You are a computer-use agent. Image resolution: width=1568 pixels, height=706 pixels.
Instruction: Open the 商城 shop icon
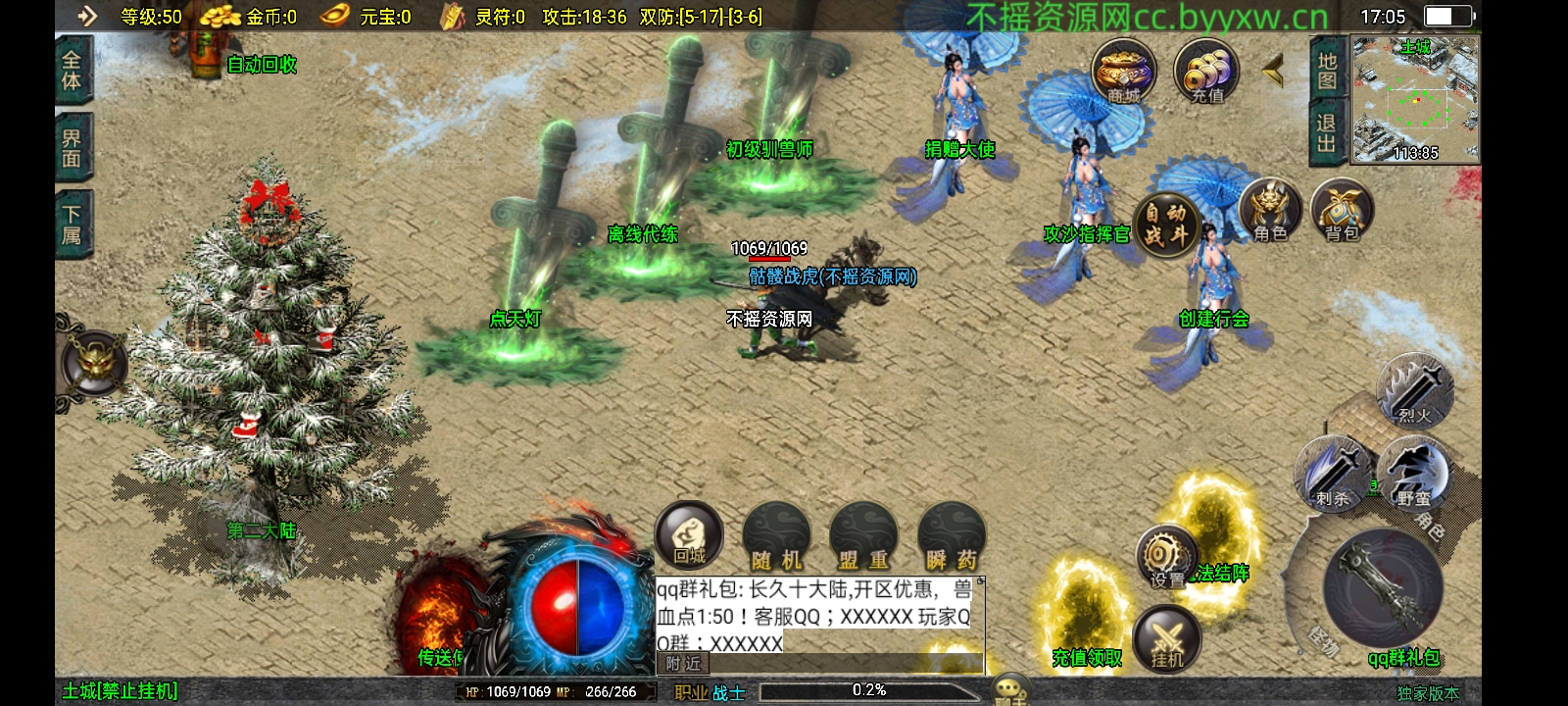point(1123,72)
